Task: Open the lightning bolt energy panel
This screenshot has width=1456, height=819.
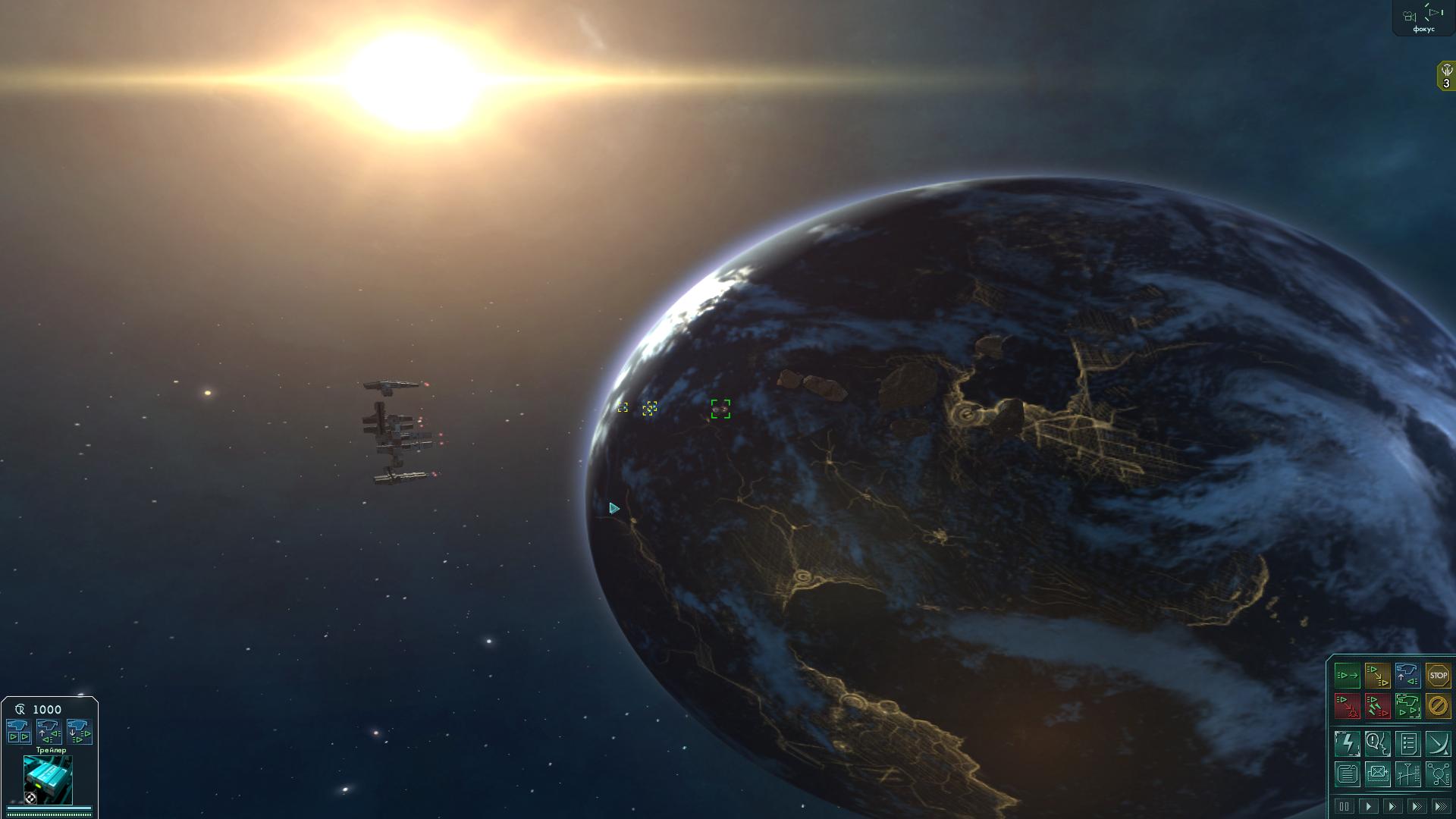Action: [1347, 744]
